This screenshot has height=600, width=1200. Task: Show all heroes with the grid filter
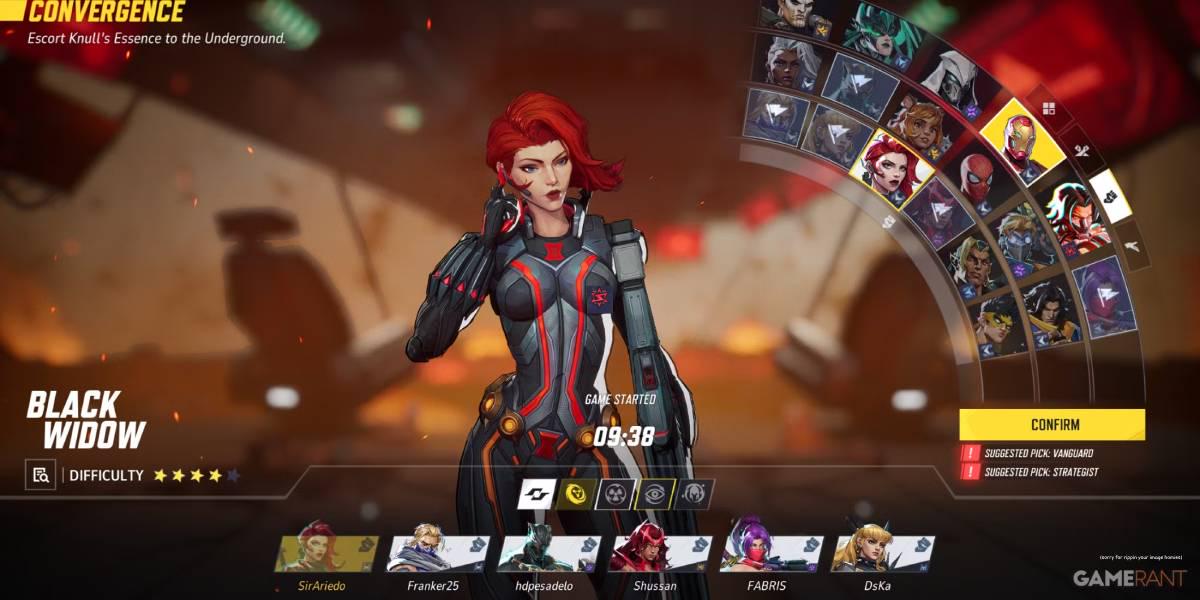(x=1048, y=108)
